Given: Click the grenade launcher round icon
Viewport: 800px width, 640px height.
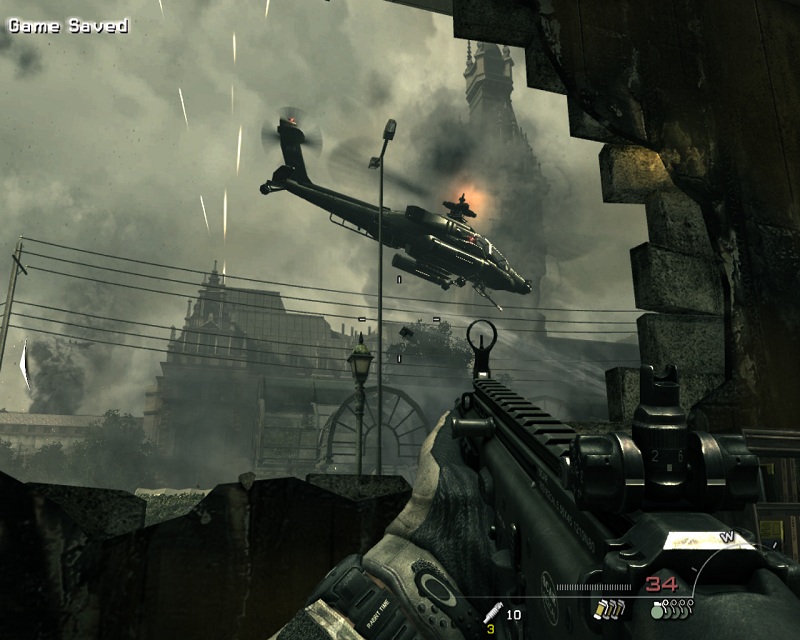Looking at the screenshot, I should click(x=494, y=612).
